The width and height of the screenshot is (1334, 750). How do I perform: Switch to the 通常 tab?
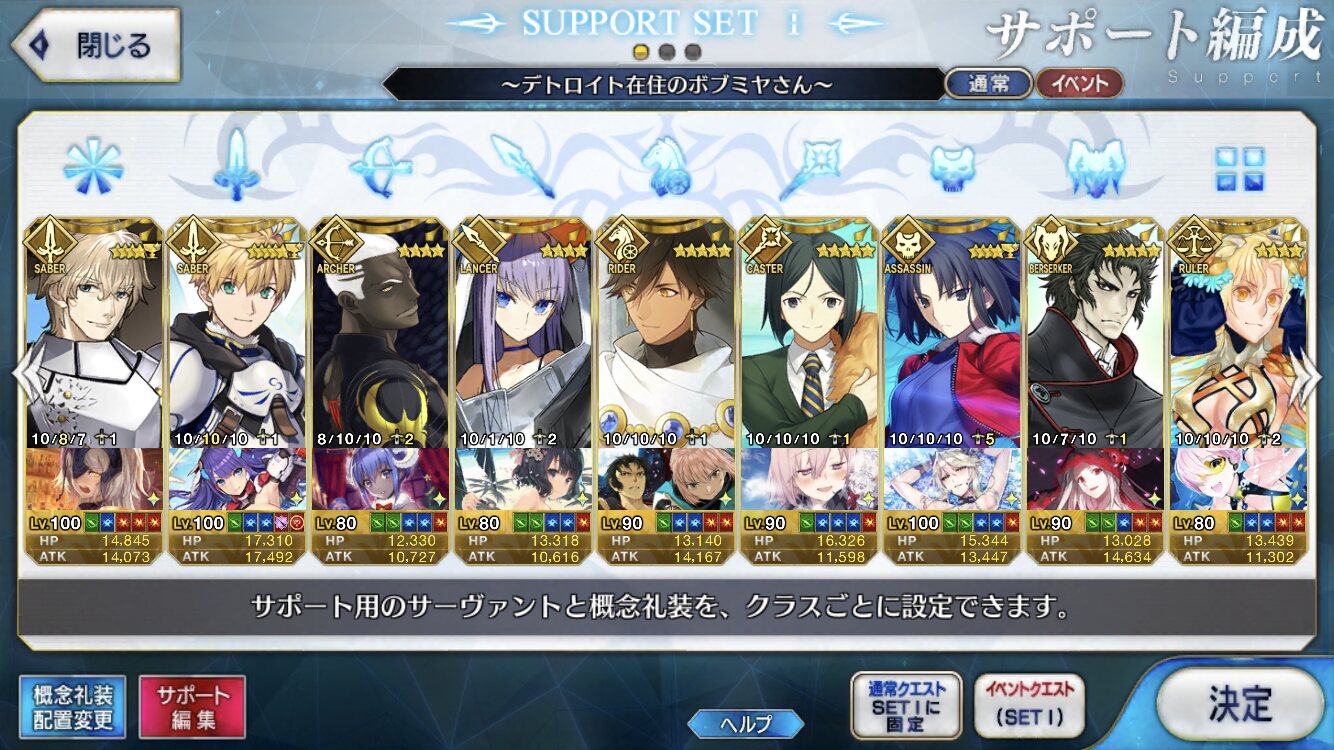pos(988,84)
